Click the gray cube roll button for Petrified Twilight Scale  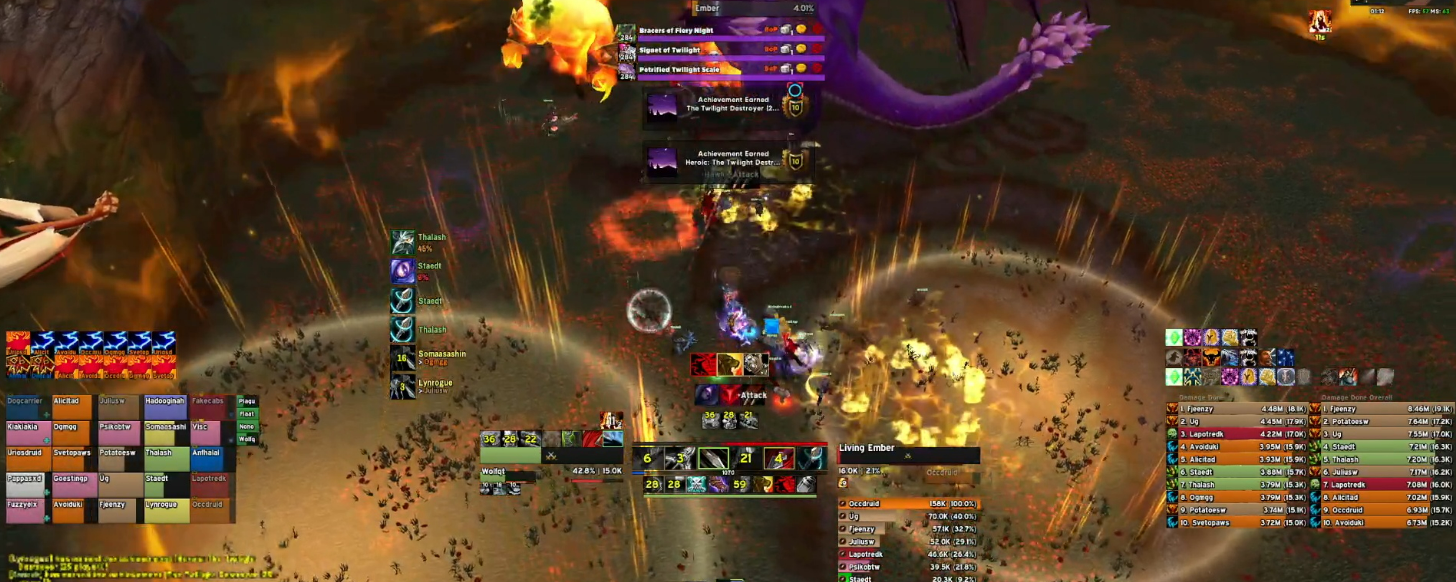[786, 69]
